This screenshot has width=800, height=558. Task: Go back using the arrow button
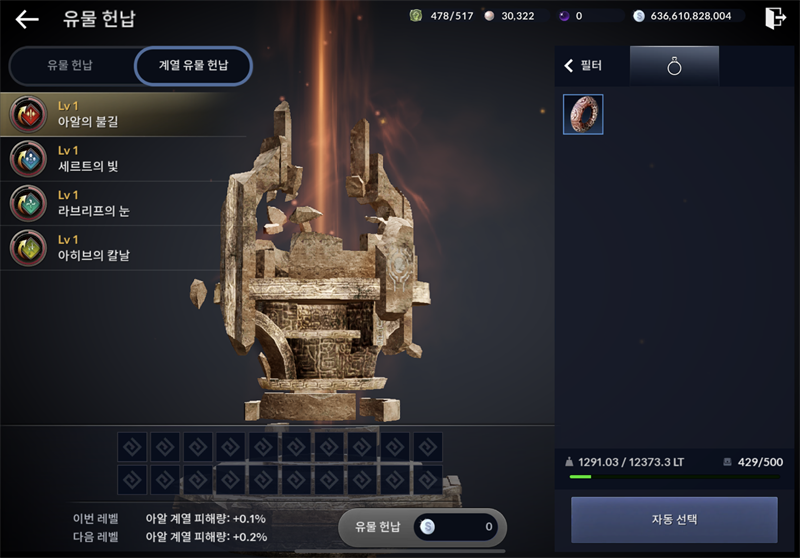tap(27, 19)
